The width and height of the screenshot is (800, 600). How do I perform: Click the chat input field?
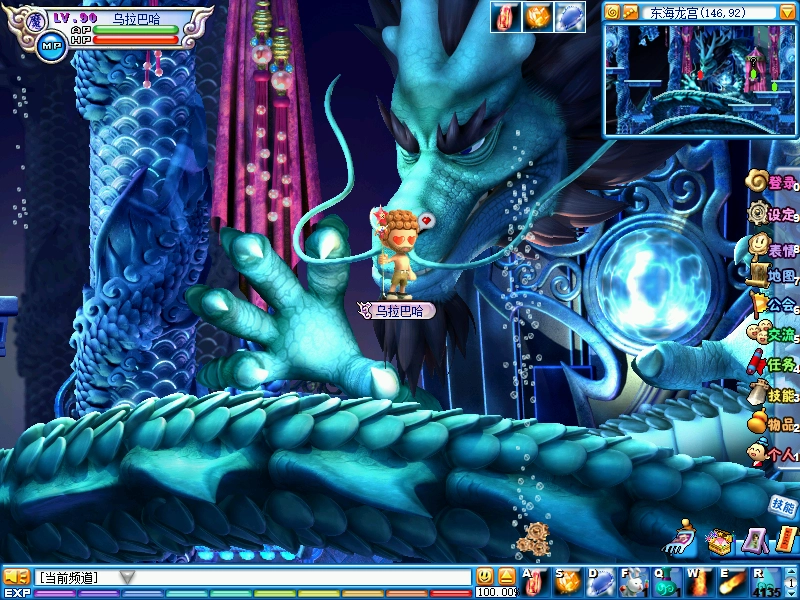coord(300,577)
